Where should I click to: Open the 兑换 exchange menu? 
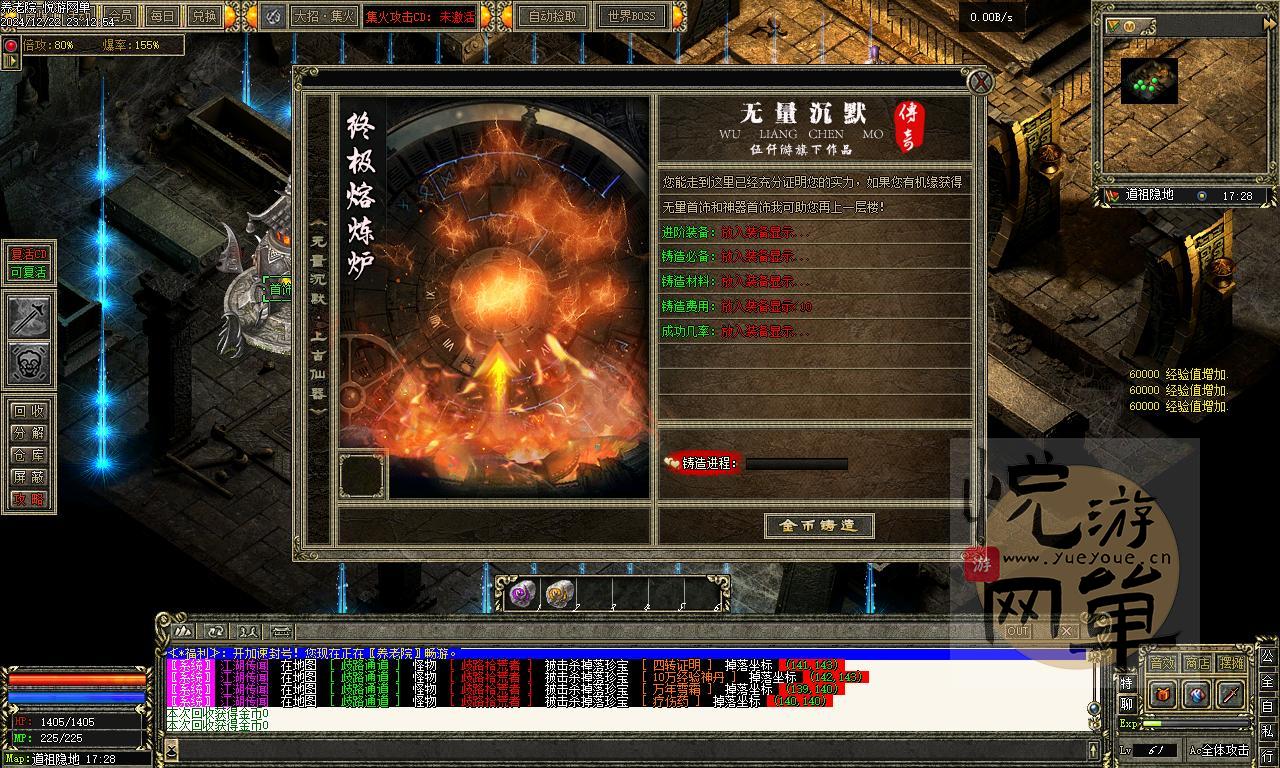(203, 16)
